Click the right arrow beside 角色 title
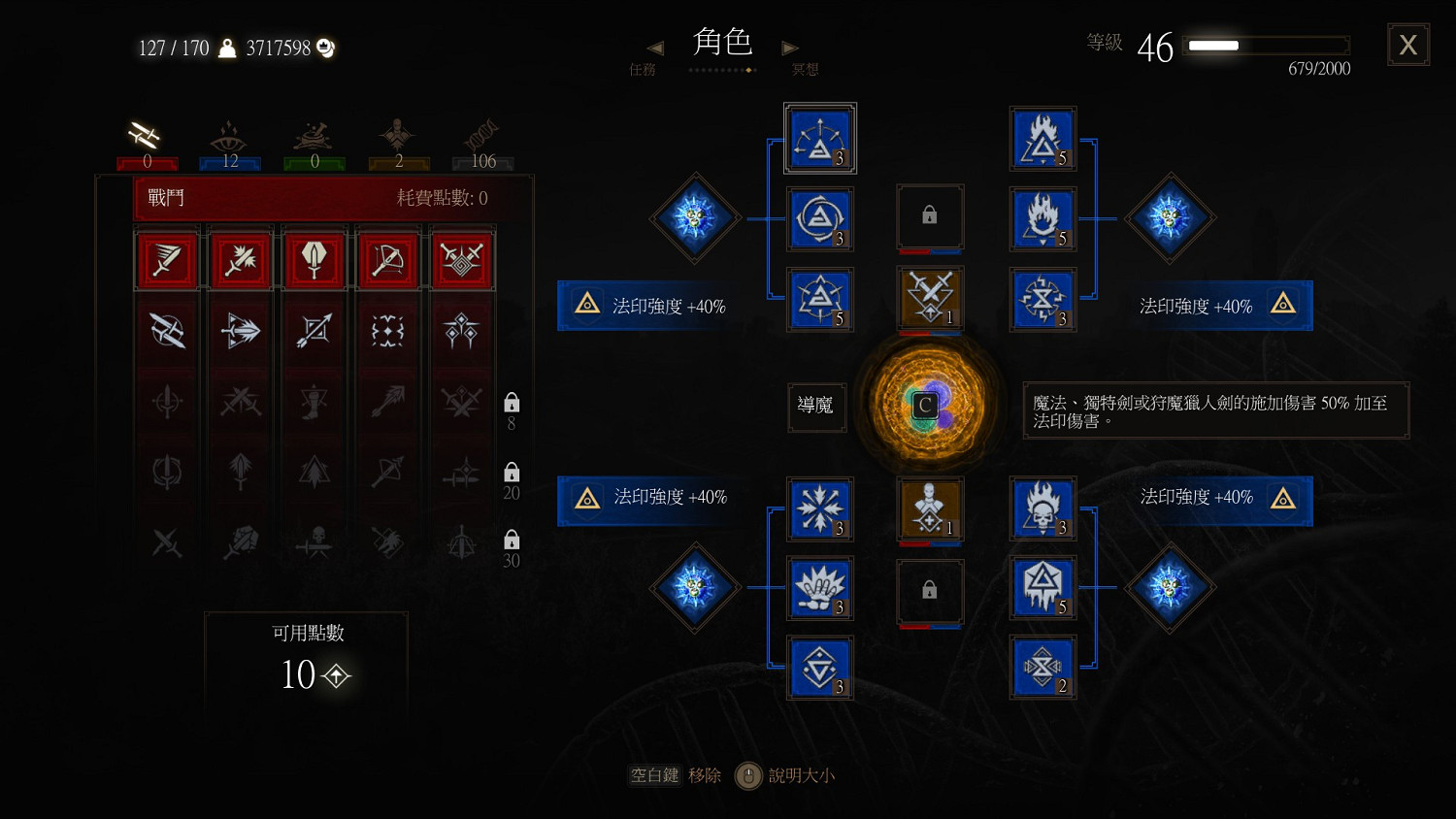Viewport: 1456px width, 819px height. coord(789,47)
